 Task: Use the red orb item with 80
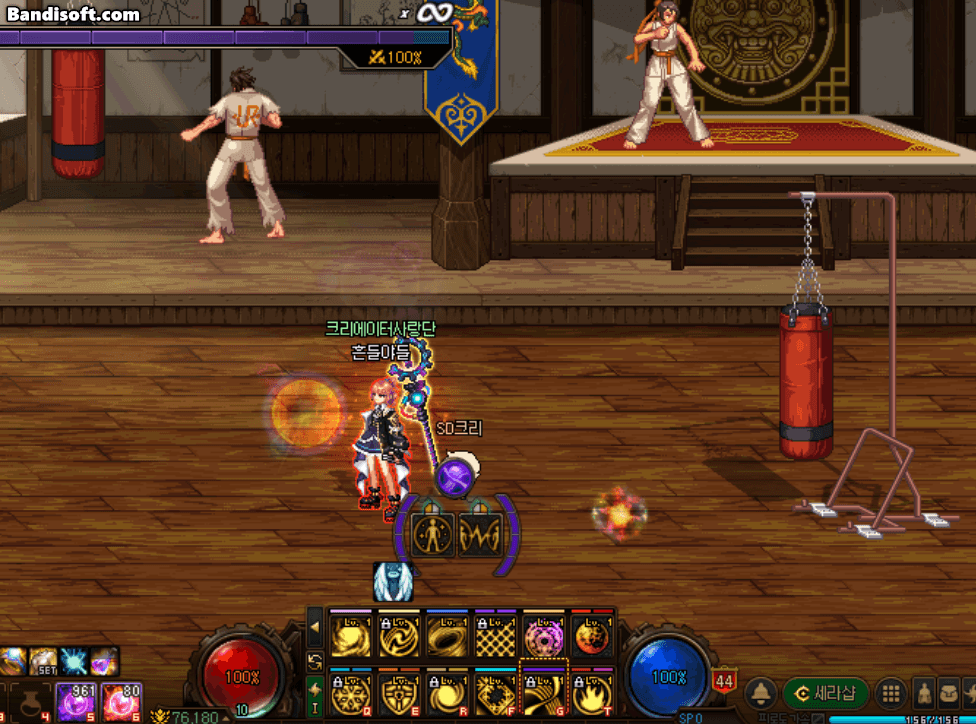[124, 701]
